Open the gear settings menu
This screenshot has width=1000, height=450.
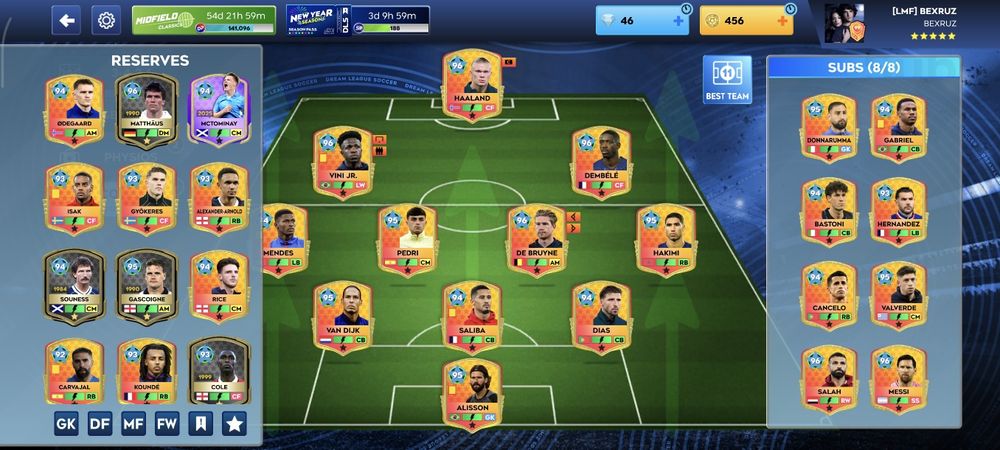tap(106, 20)
